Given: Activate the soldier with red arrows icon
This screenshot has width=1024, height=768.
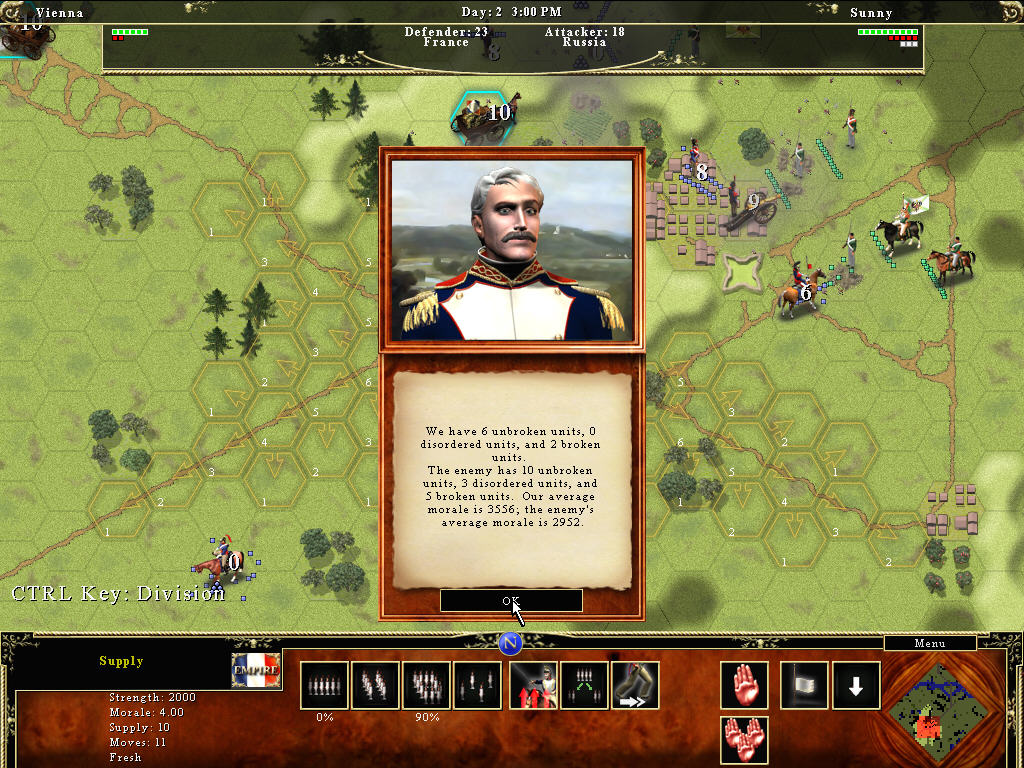Looking at the screenshot, I should pos(534,685).
